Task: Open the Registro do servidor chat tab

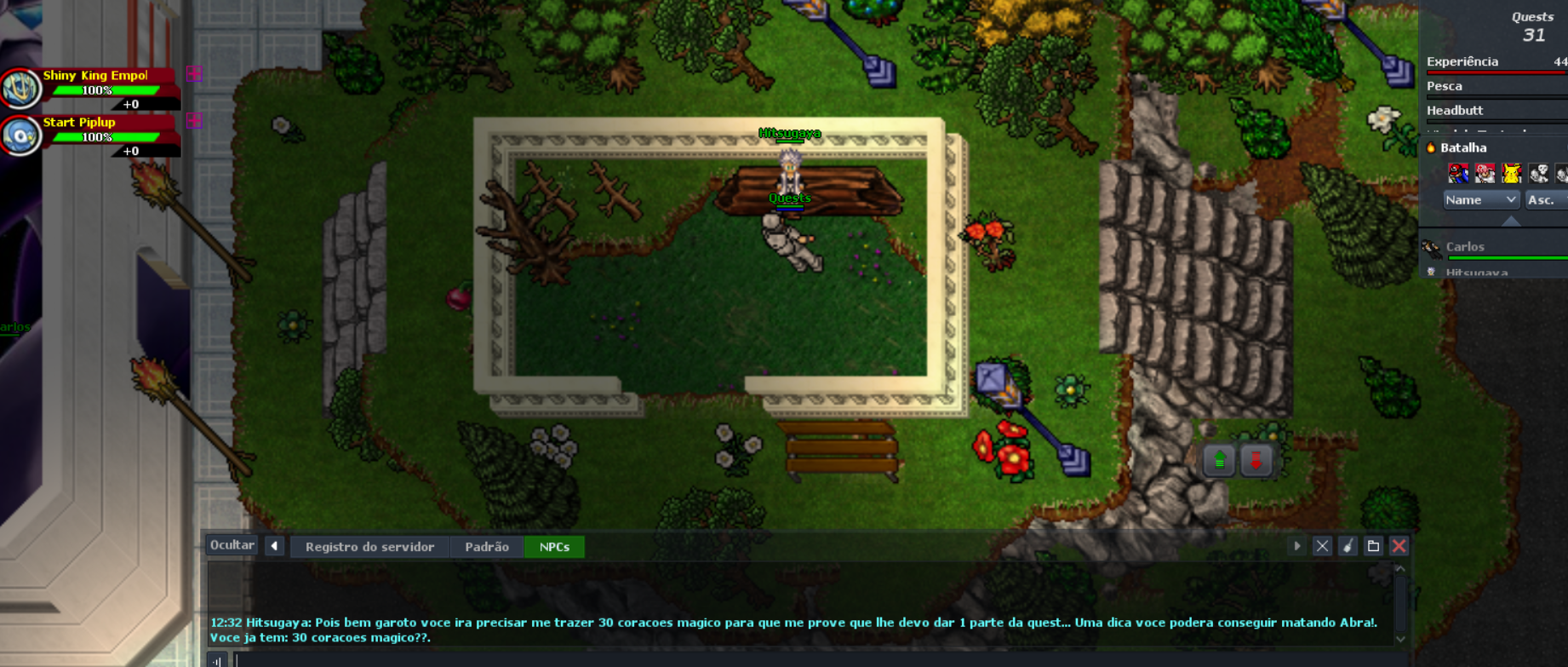Action: coord(369,547)
